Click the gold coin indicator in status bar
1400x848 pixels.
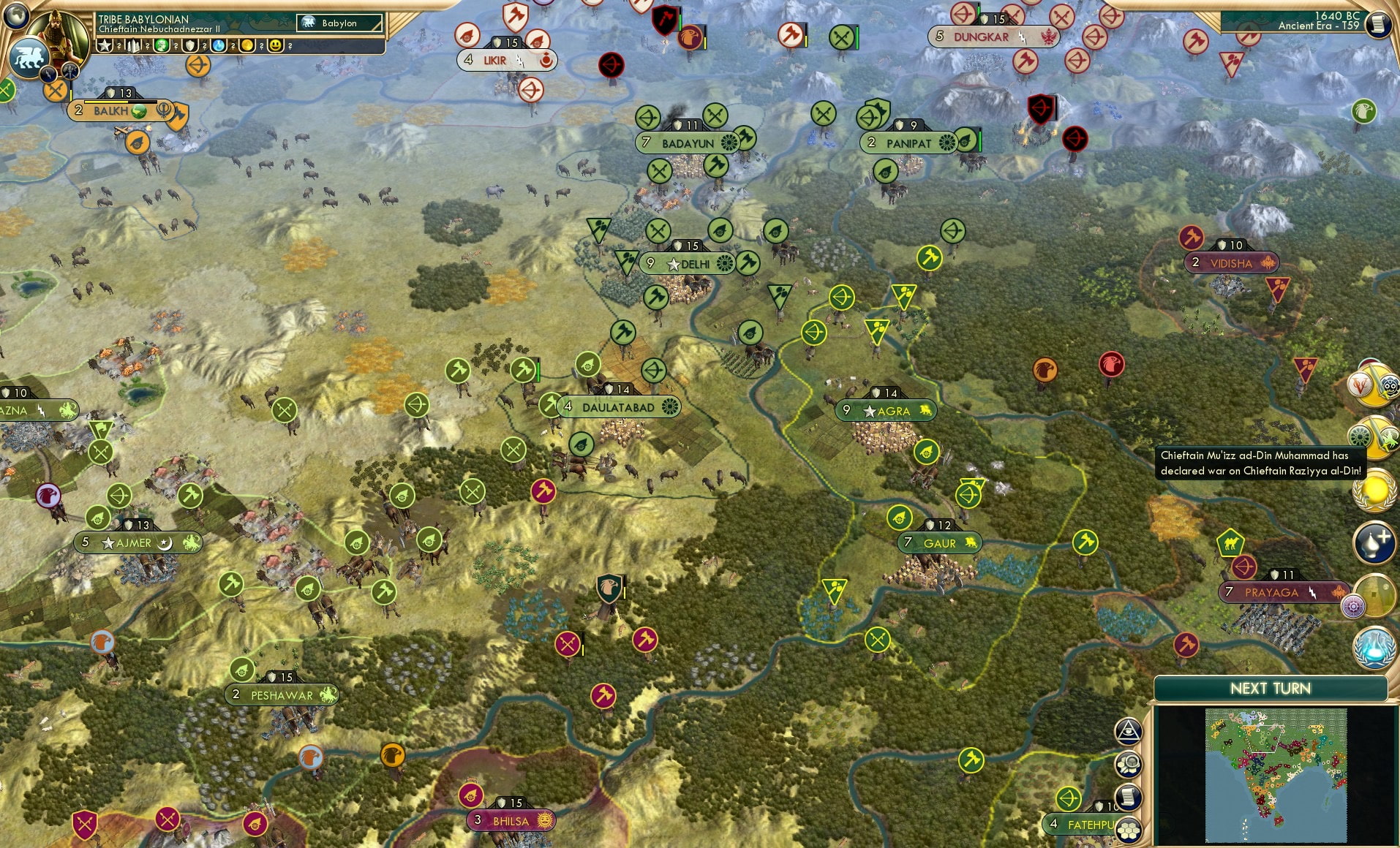pos(248,45)
